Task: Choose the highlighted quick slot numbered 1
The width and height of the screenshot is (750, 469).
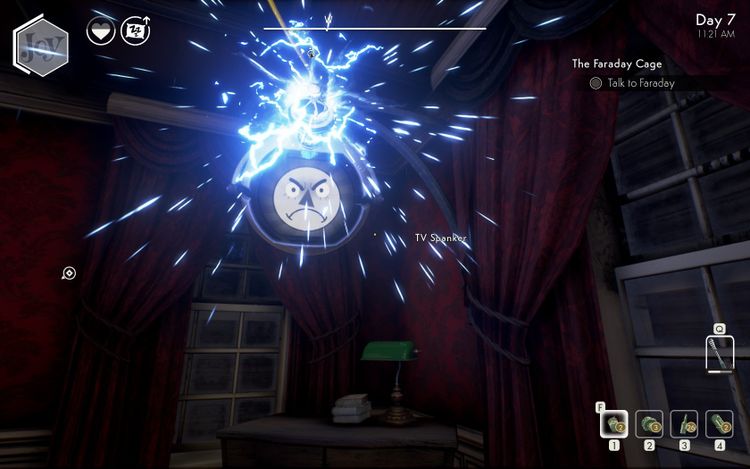Action: tap(614, 423)
